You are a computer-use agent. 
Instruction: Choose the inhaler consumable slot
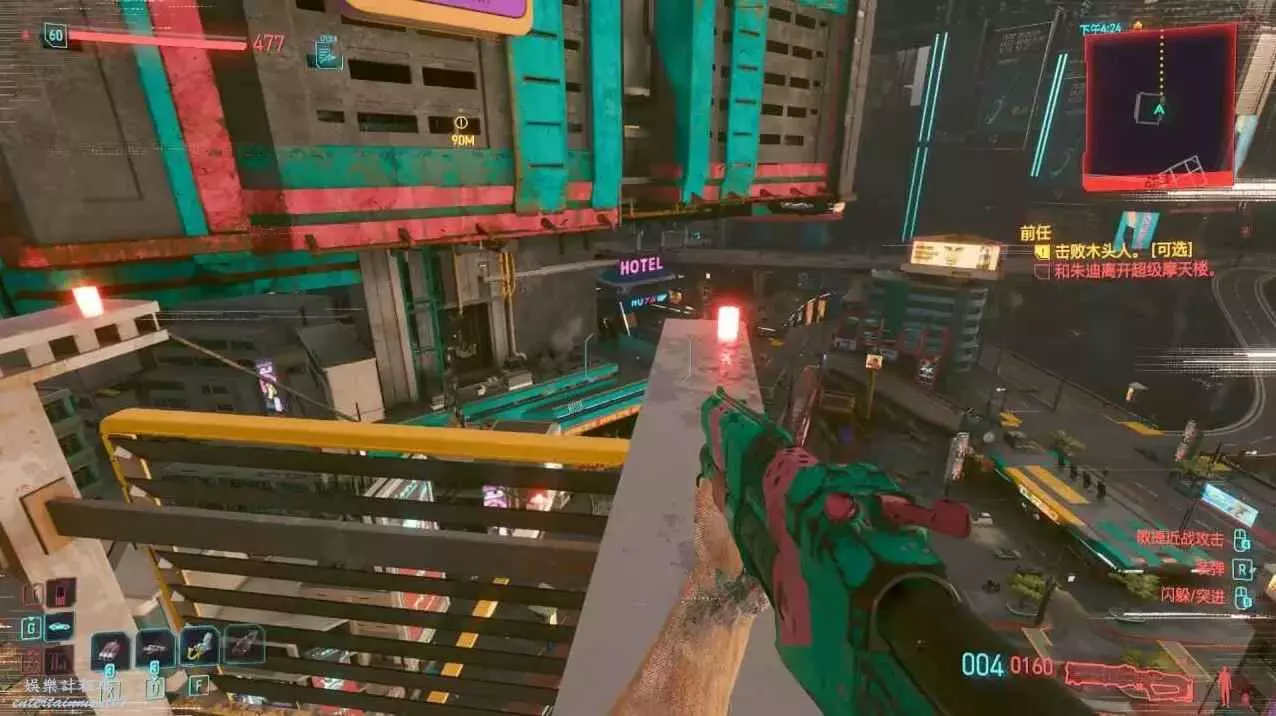point(155,648)
